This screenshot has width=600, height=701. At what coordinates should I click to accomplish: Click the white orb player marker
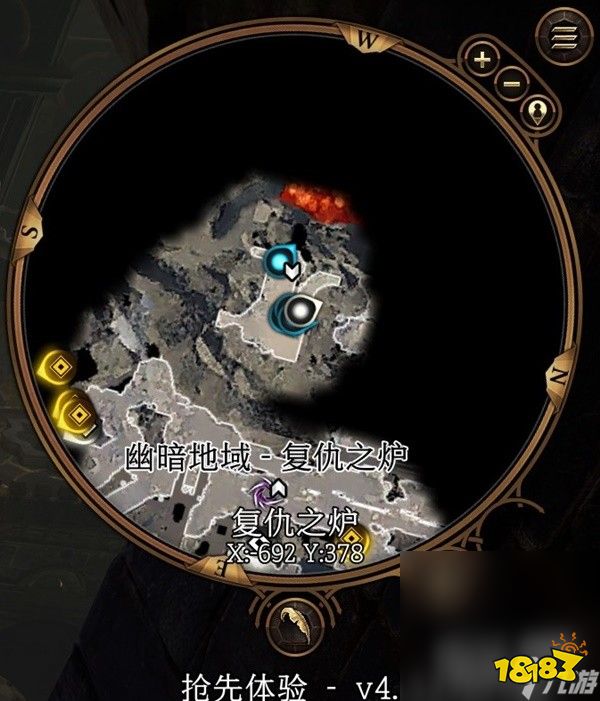[298, 312]
